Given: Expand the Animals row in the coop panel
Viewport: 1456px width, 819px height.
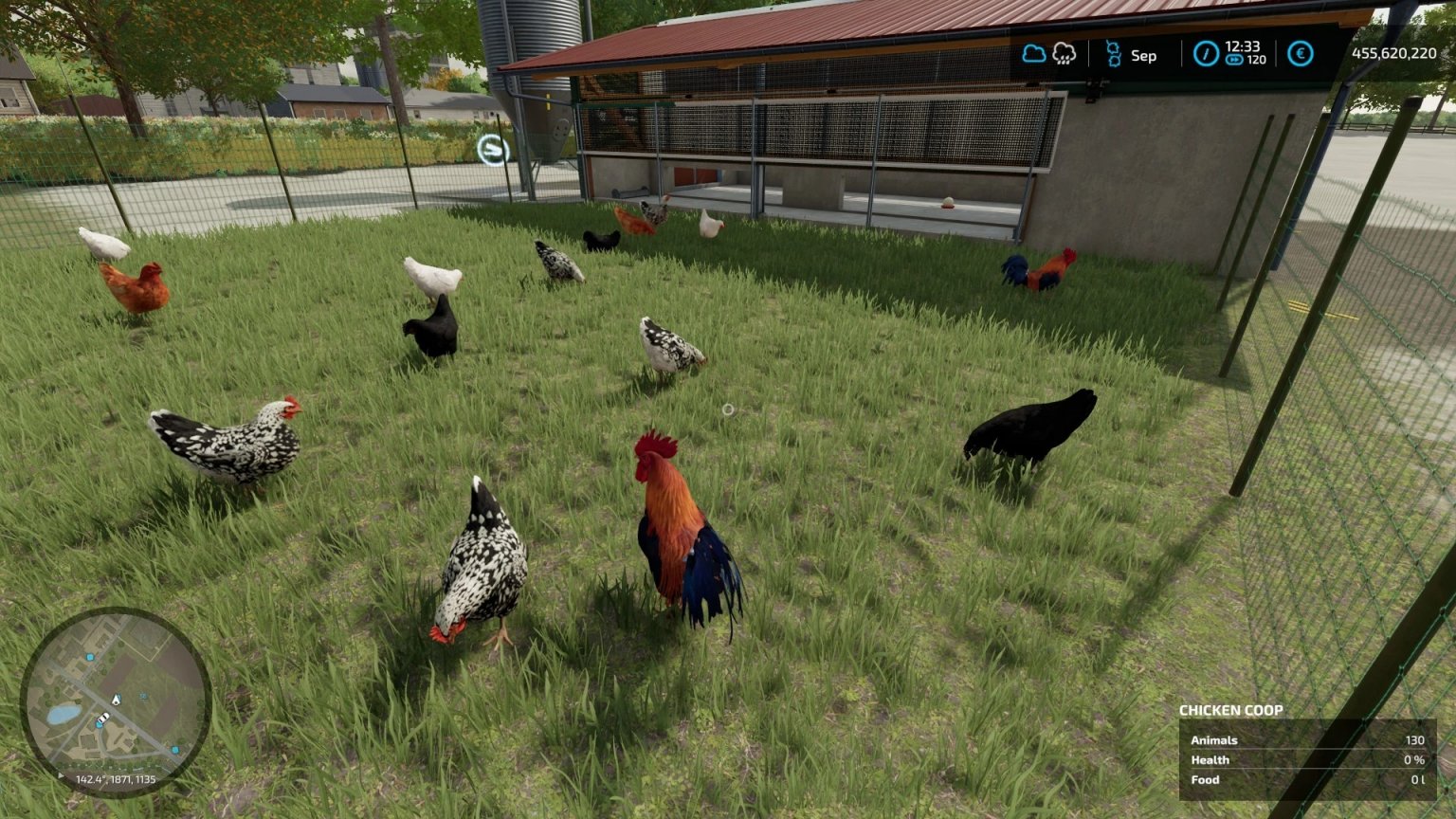Looking at the screenshot, I should [x=1213, y=739].
